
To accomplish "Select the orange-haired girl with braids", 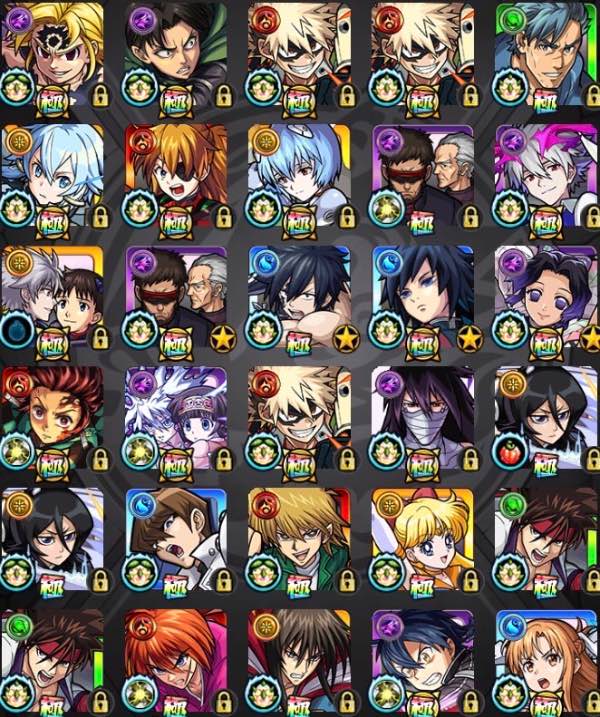I will pyautogui.click(x=545, y=660).
